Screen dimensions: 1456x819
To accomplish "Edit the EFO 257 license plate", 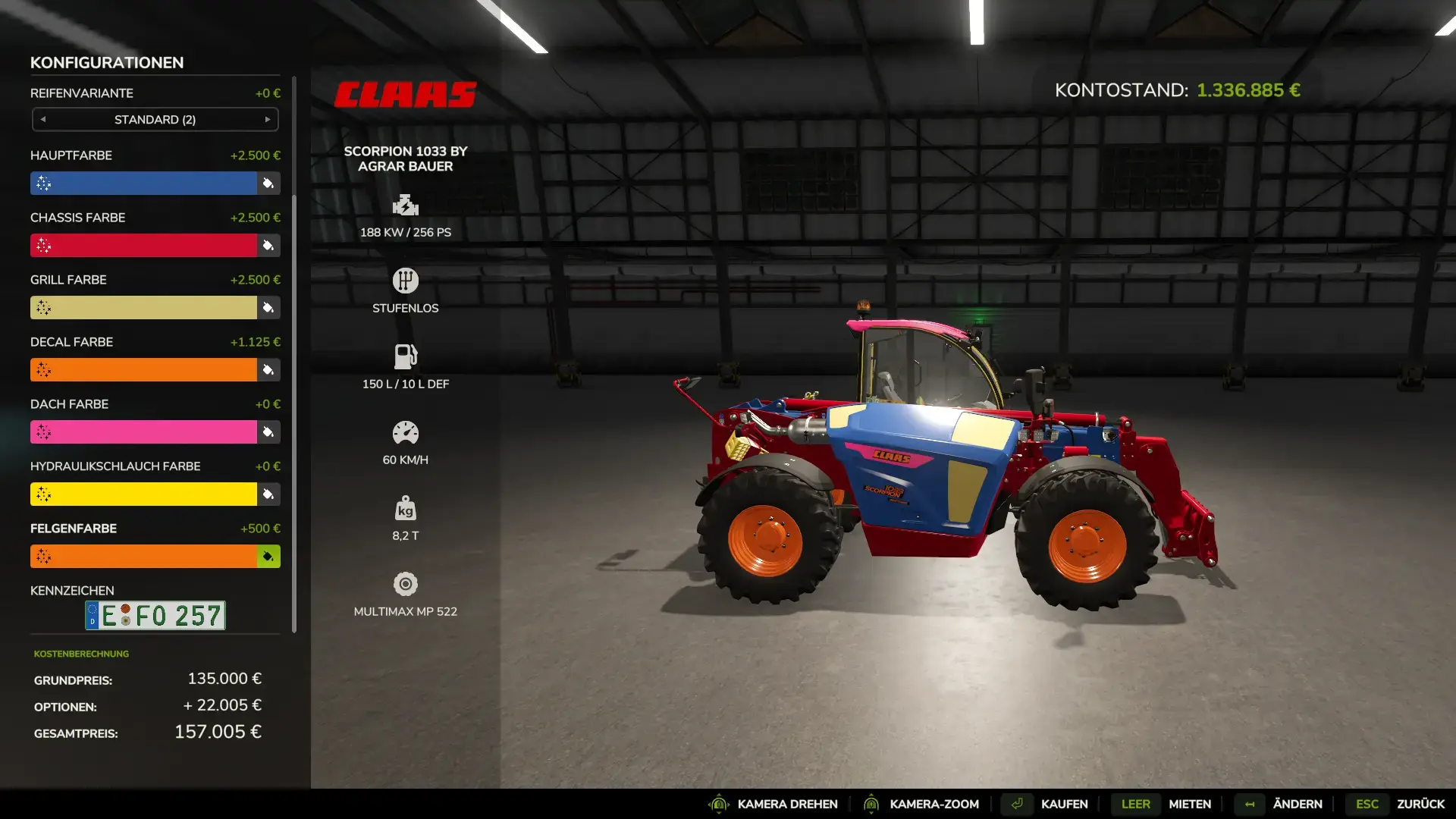I will [155, 616].
